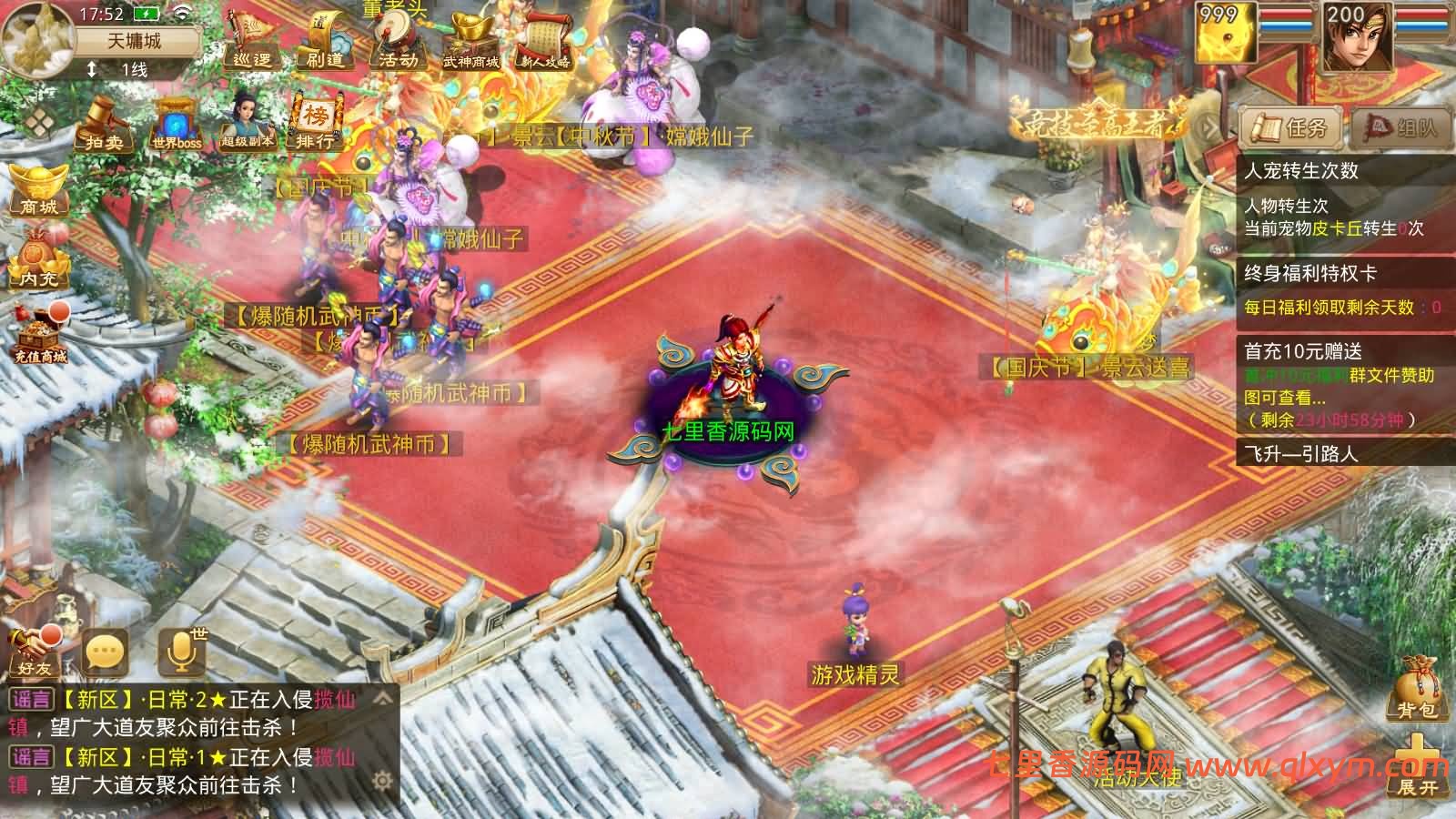Open the 超级副本 dungeon menu
The width and height of the screenshot is (1456, 819).
[247, 125]
